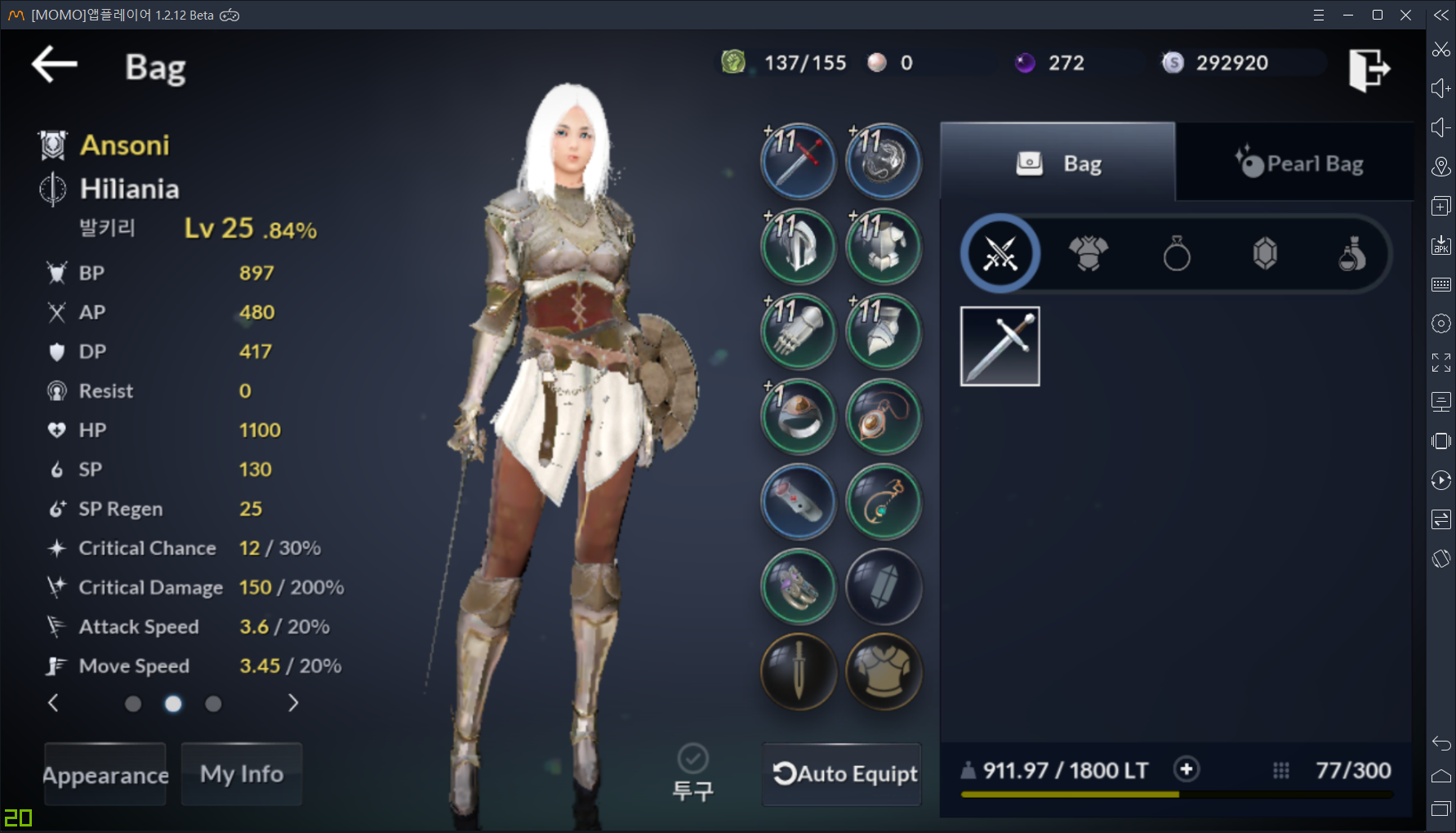This screenshot has height=833, width=1456.
Task: Show the armor category in the bag
Action: 1089,254
